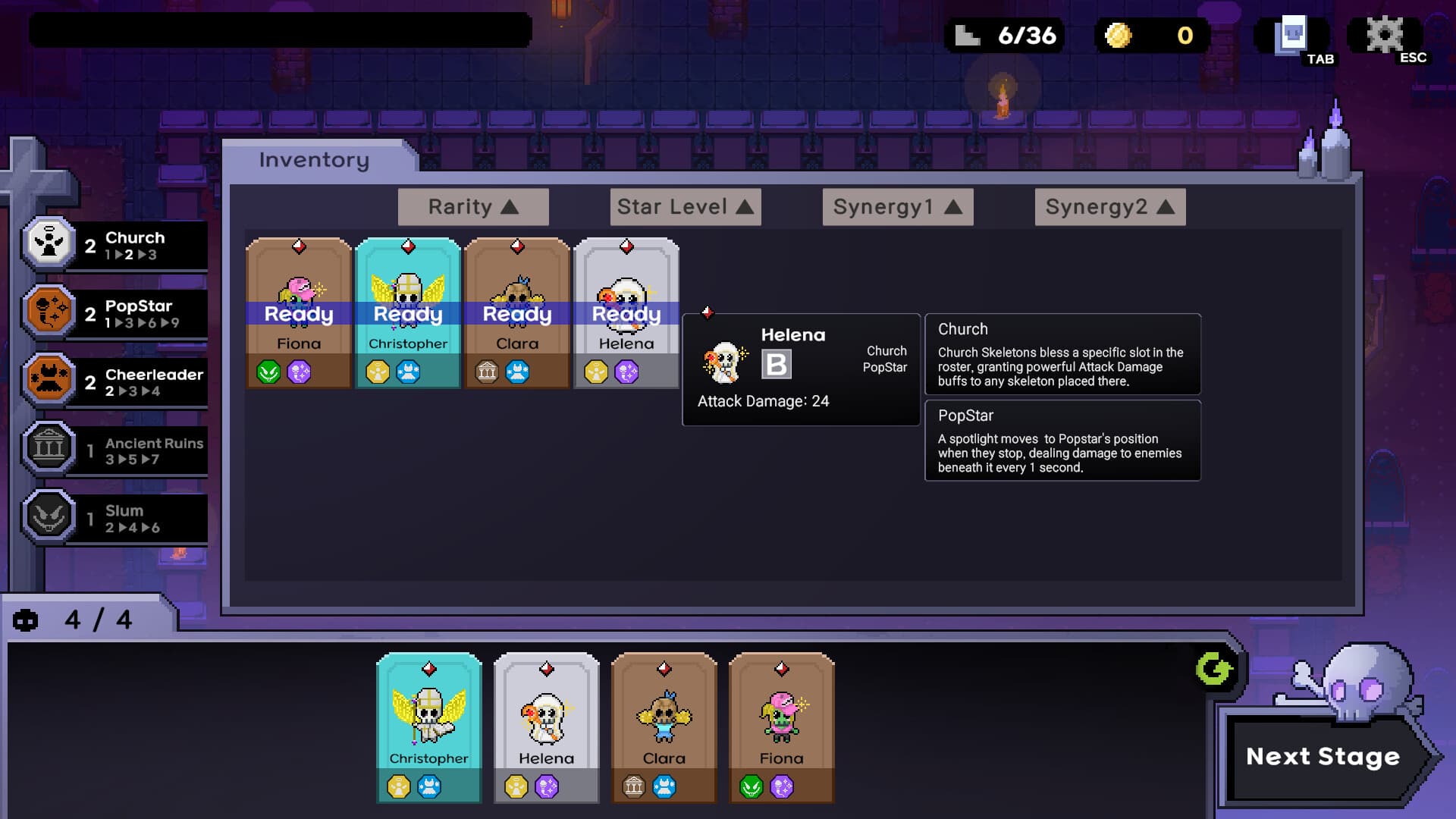Viewport: 1456px width, 819px height.
Task: Expand the Synergy2 sort arrow
Action: 1109,206
